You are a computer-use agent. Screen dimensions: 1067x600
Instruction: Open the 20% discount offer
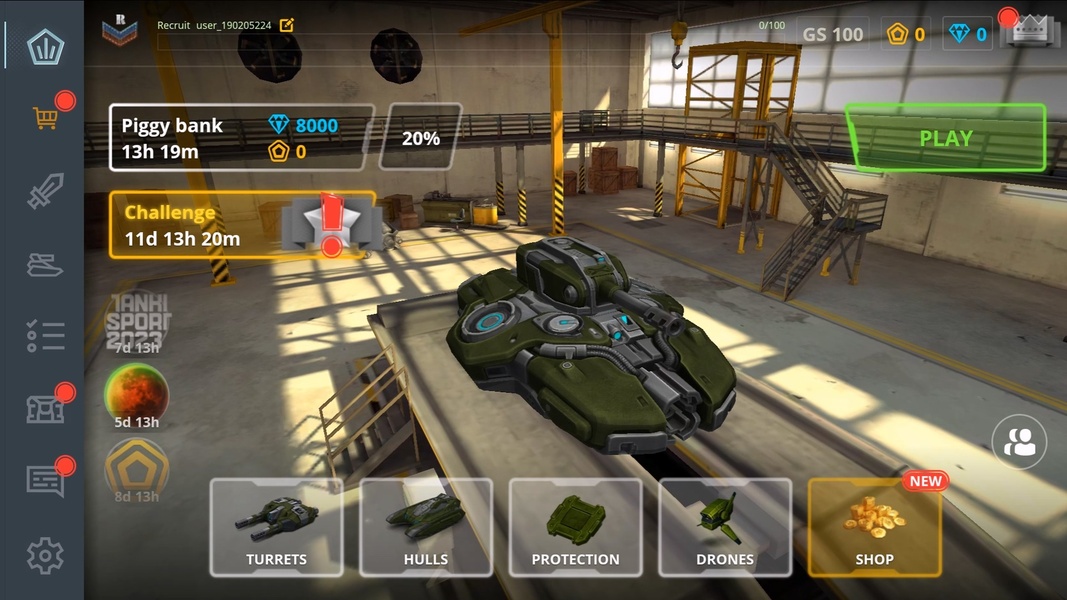[x=421, y=138]
